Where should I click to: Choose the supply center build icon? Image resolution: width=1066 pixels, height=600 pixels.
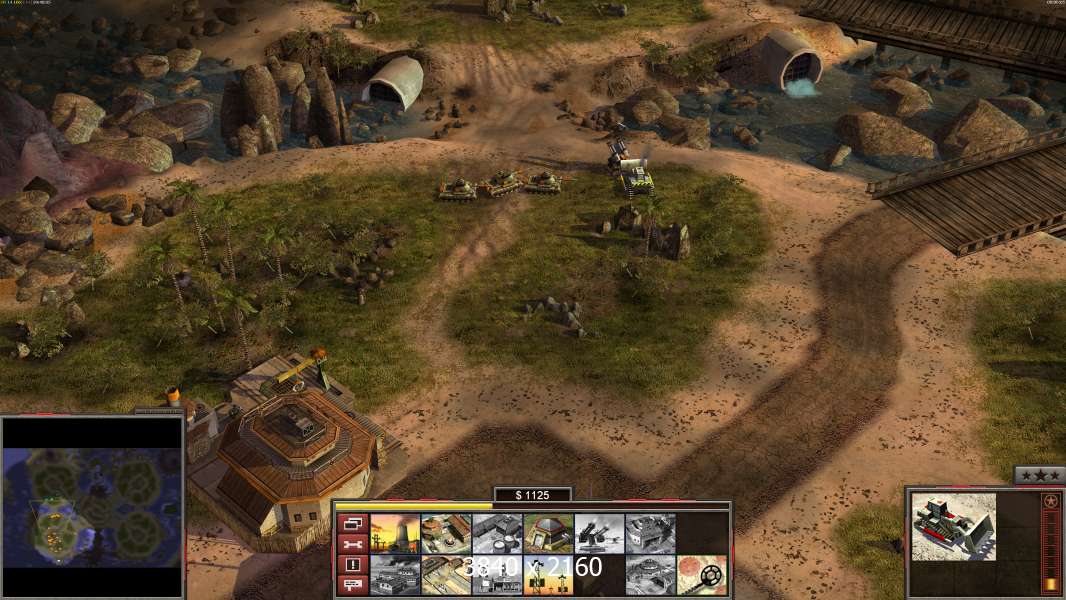point(446,533)
